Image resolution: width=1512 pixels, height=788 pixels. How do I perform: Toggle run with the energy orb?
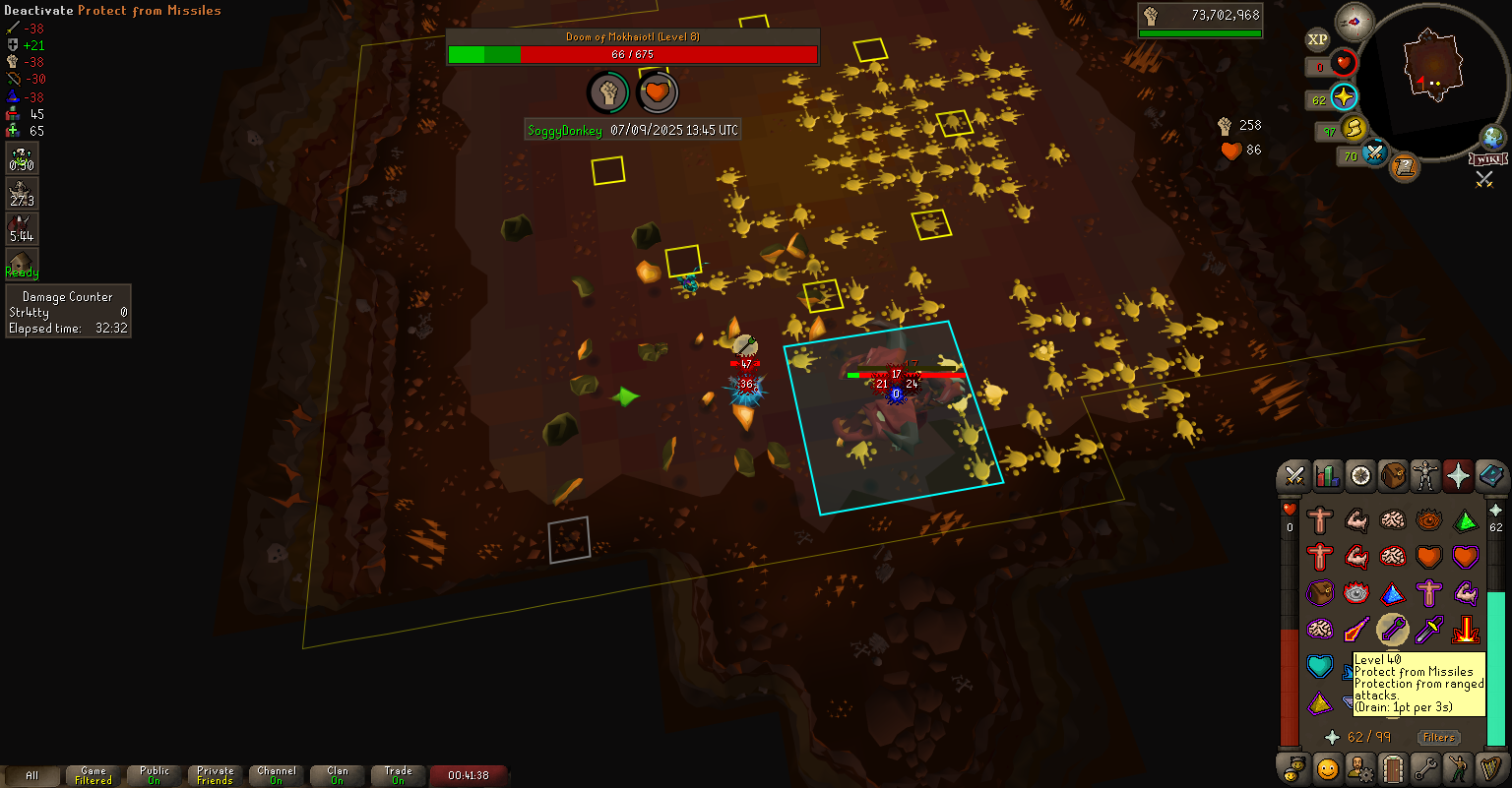coord(1354,129)
